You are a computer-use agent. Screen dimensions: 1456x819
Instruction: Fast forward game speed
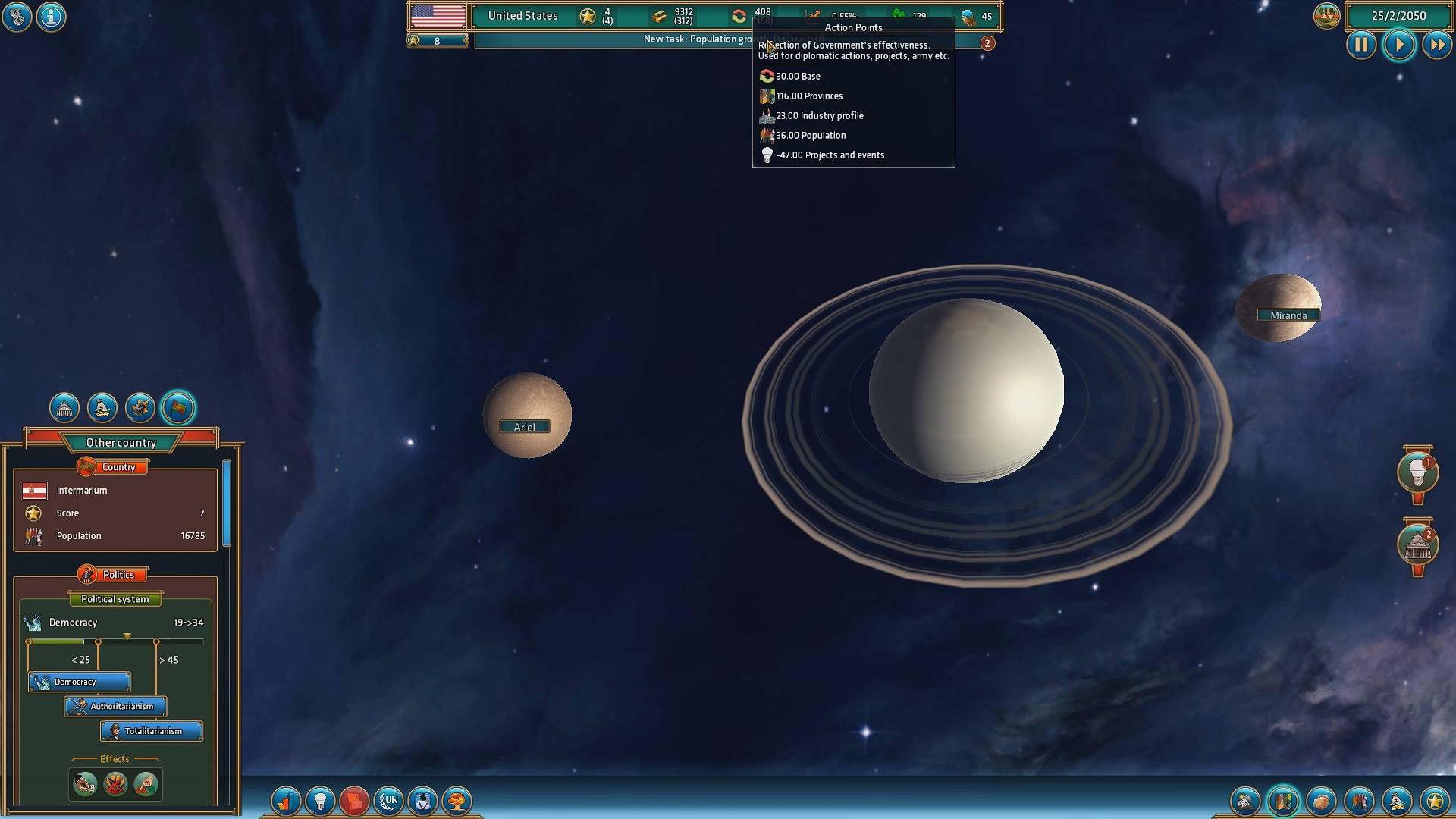[x=1437, y=45]
